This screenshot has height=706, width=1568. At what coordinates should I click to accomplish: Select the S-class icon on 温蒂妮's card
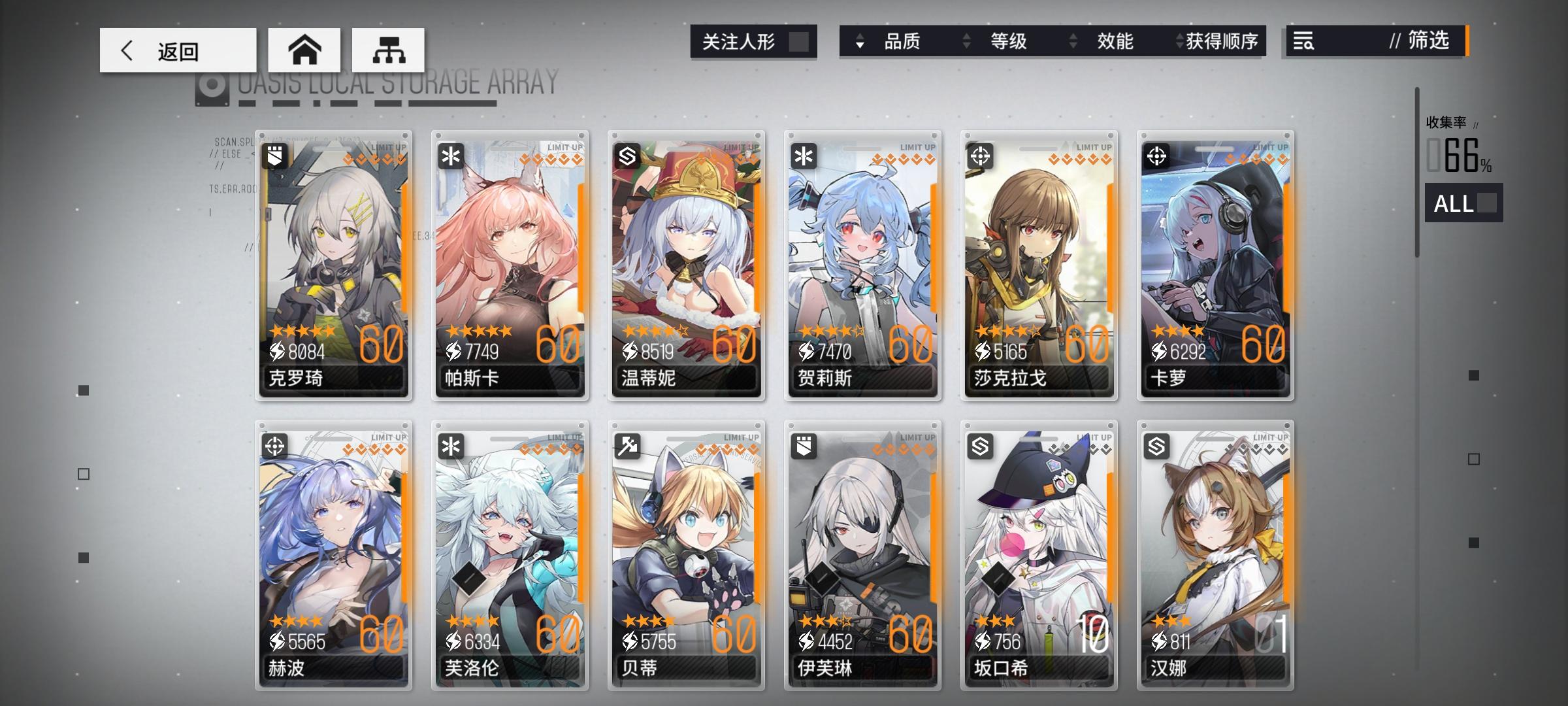pyautogui.click(x=629, y=157)
